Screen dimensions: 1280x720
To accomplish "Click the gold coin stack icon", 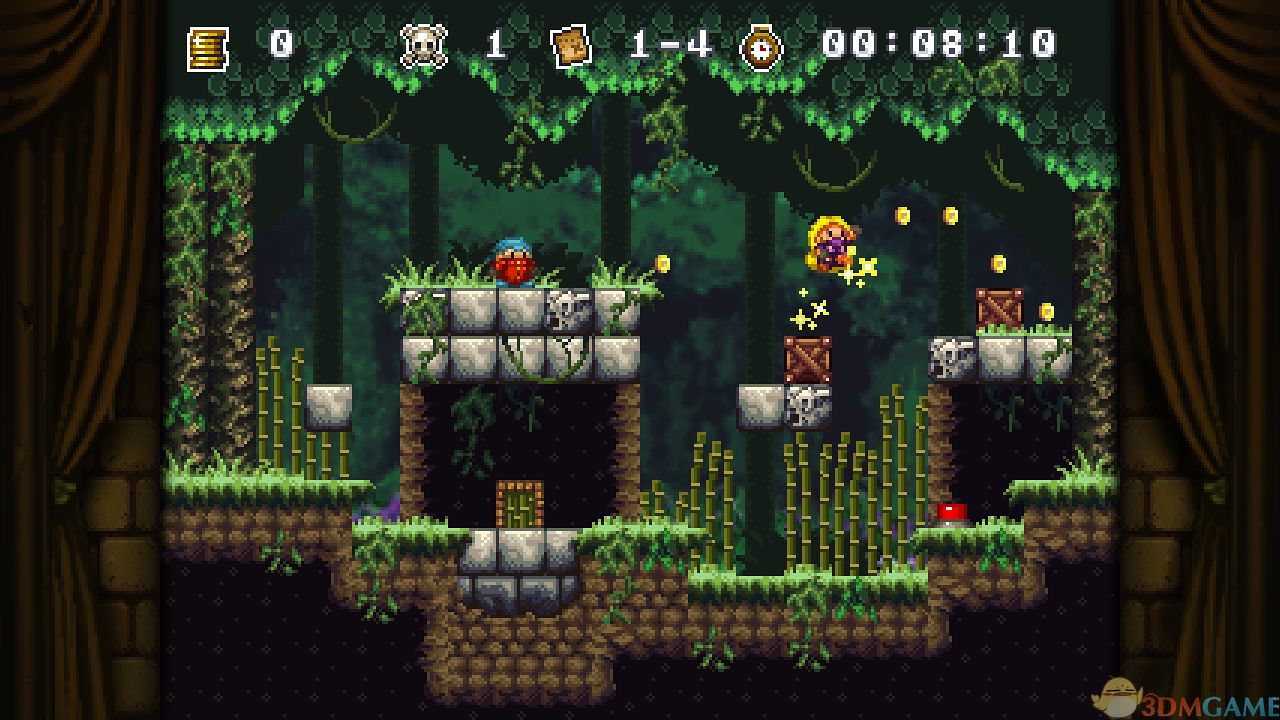I will [208, 47].
